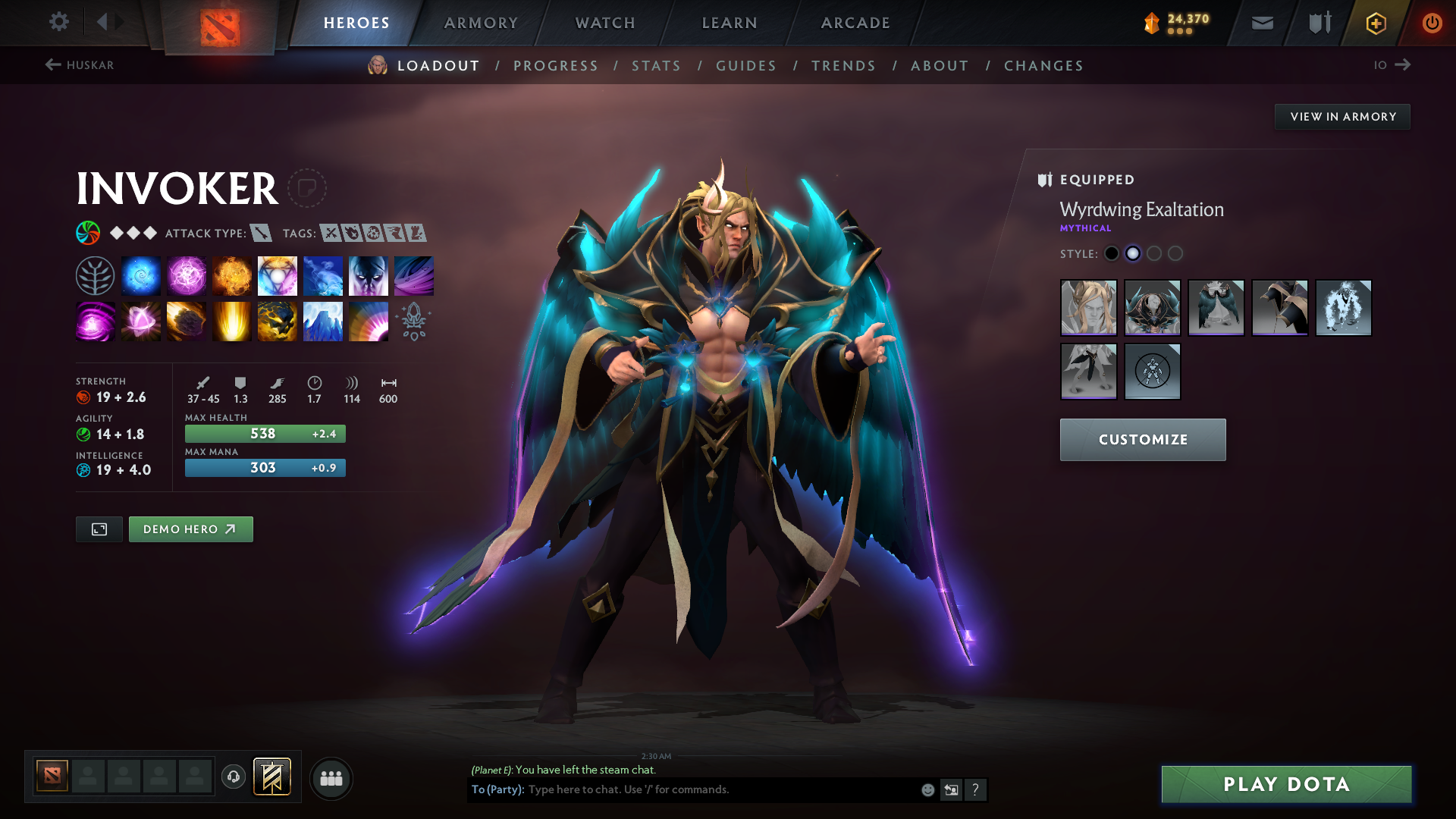Switch to the GUIDES tab
The width and height of the screenshot is (1456, 819).
pos(746,65)
